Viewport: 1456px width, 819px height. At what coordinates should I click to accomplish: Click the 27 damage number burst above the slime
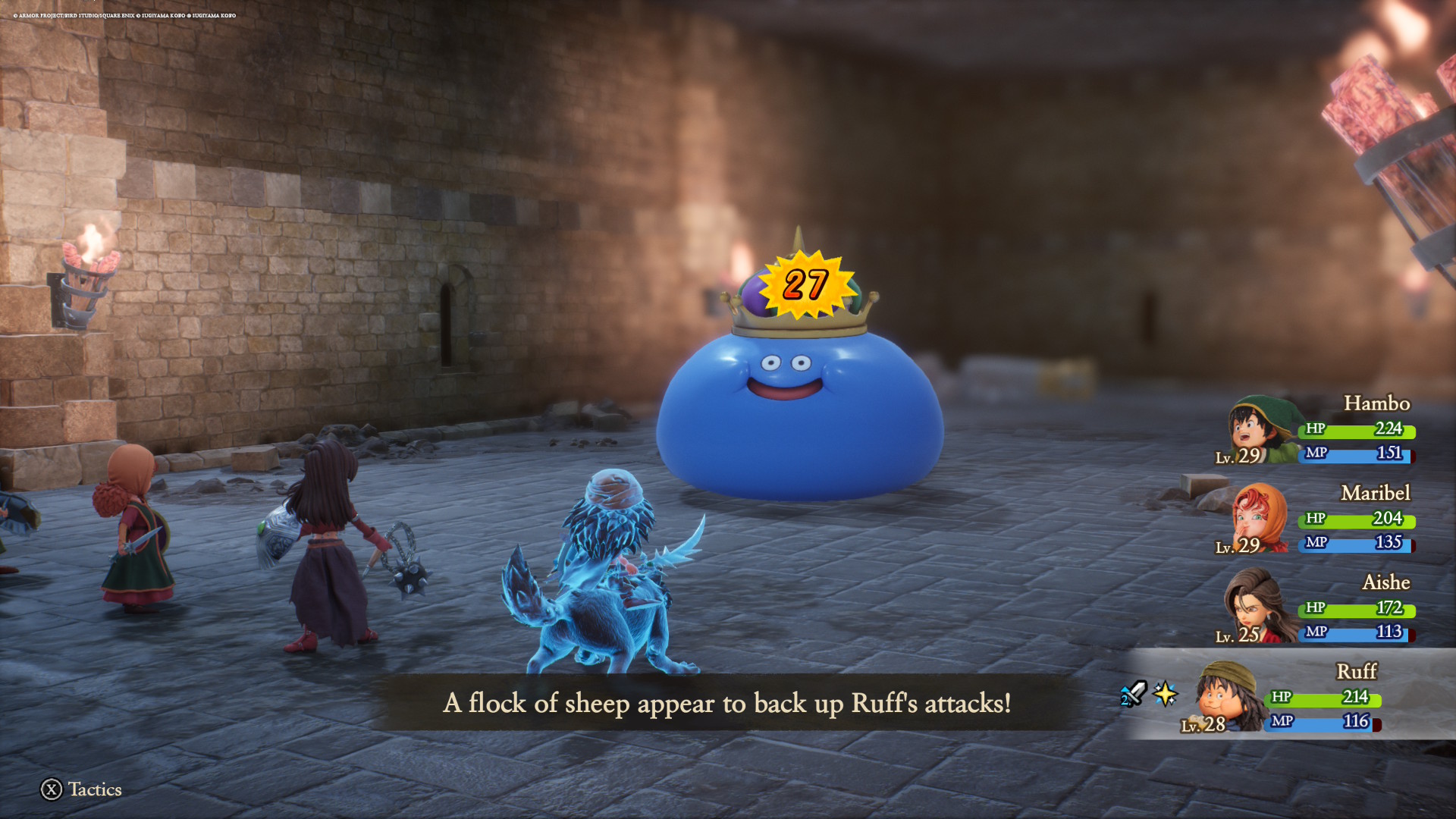coord(805,285)
